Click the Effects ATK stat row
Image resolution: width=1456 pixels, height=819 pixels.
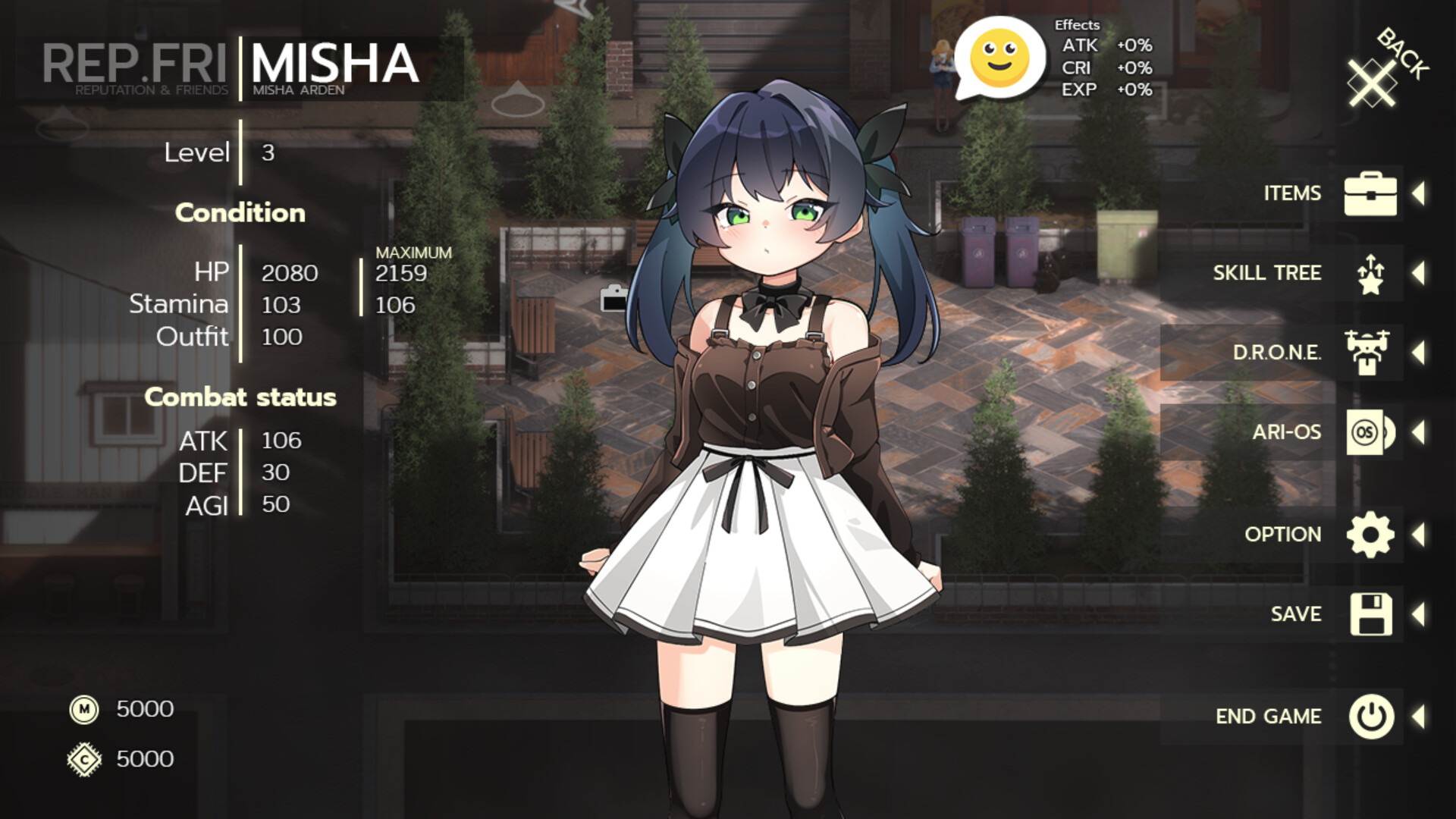[x=1106, y=46]
